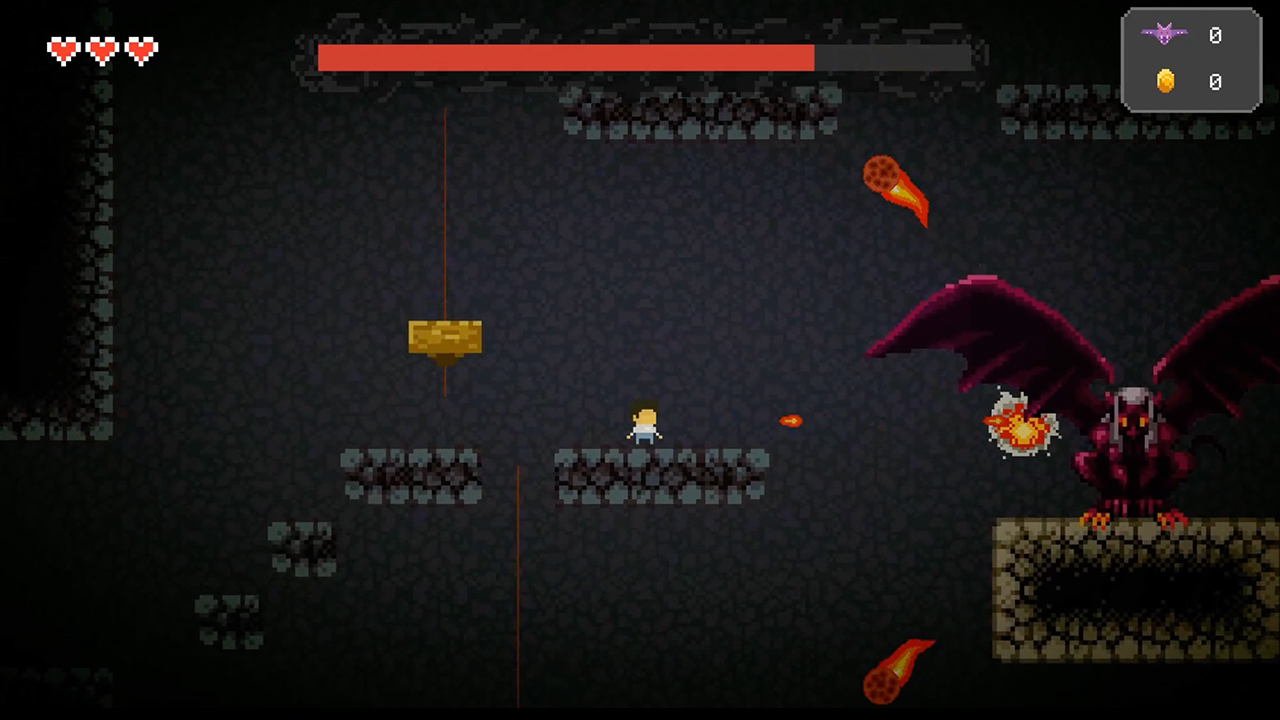Click the purple bat icon in counter panel
The height and width of the screenshot is (720, 1280).
[1164, 36]
